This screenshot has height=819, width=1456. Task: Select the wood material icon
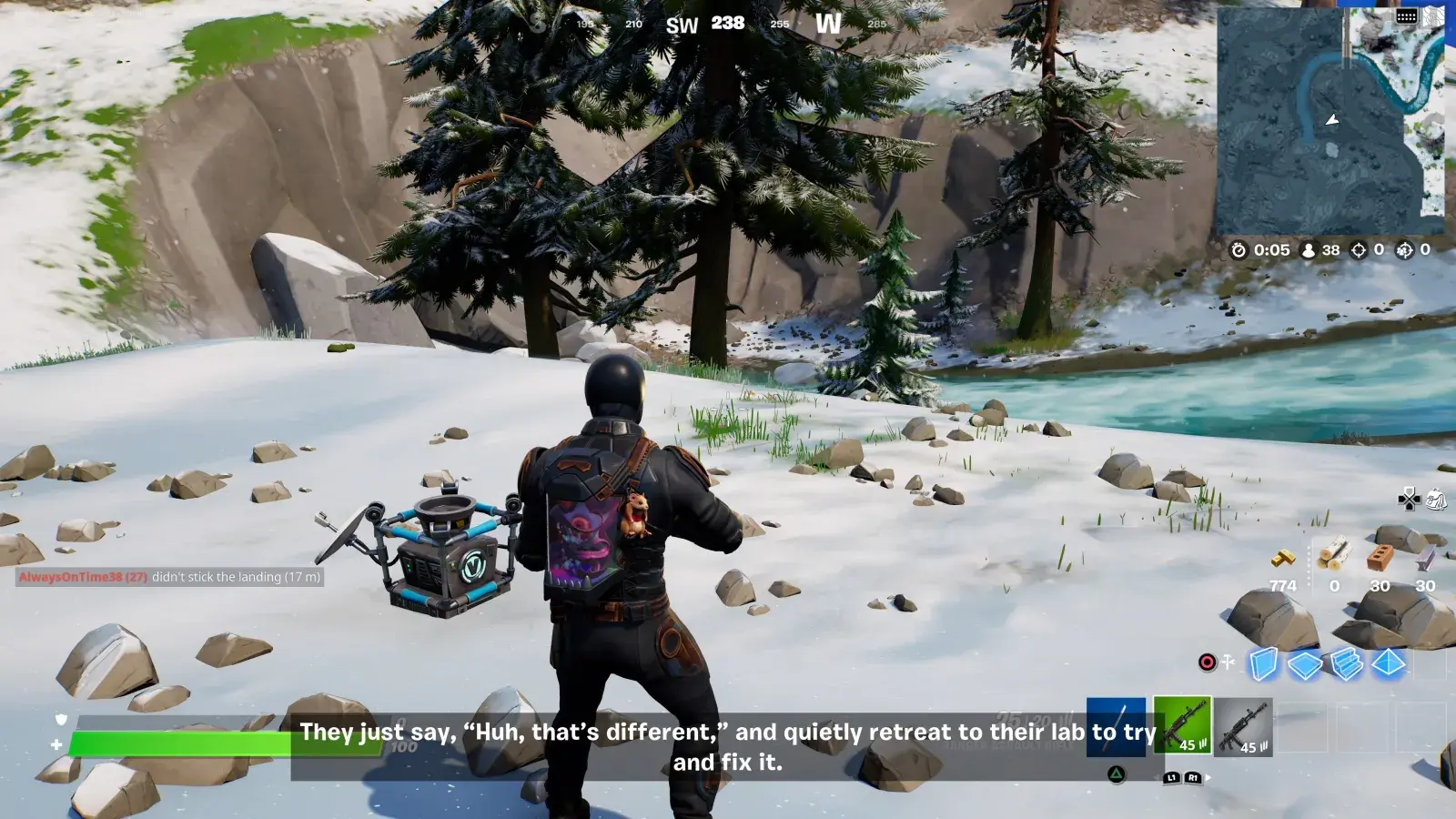(1334, 554)
